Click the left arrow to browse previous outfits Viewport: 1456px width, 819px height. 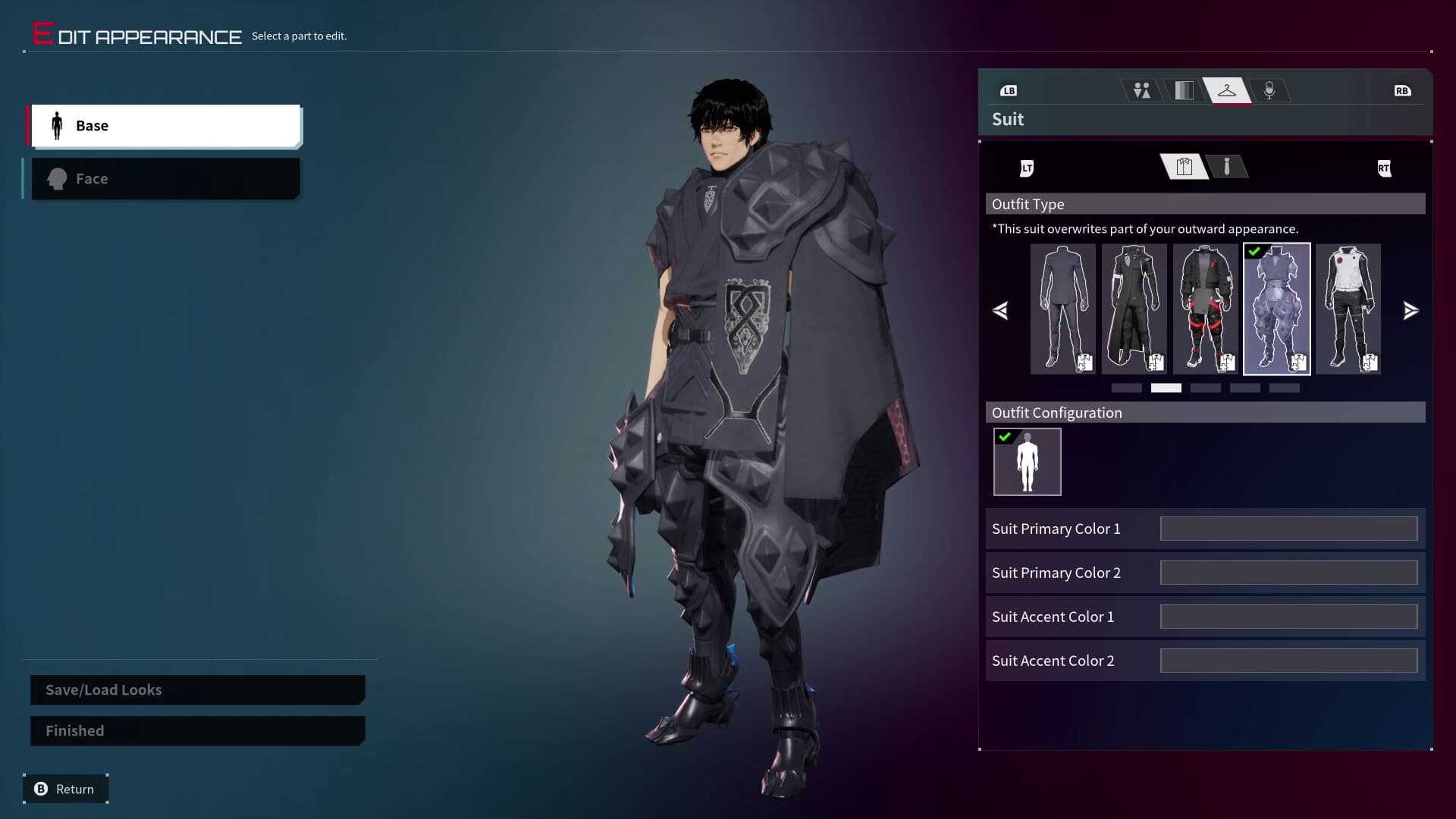point(1001,310)
